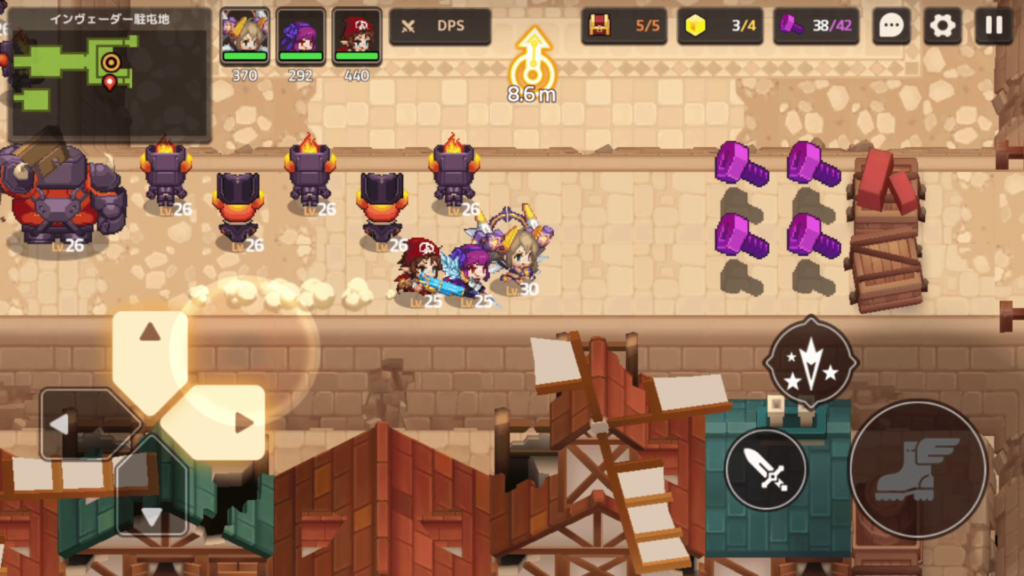
Task: Pause the game
Action: (x=993, y=26)
